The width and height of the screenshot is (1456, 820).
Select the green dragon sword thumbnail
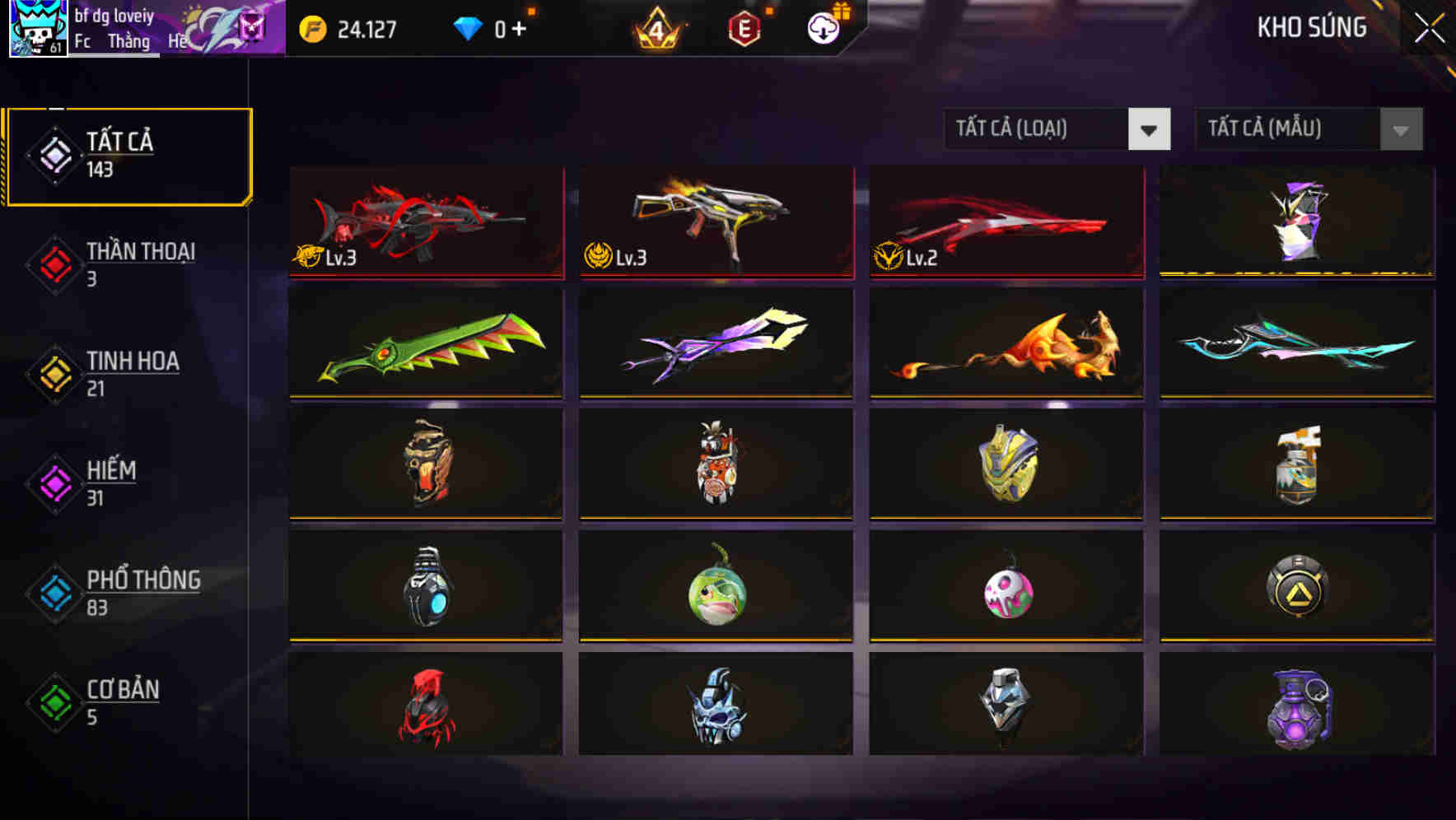tap(425, 343)
